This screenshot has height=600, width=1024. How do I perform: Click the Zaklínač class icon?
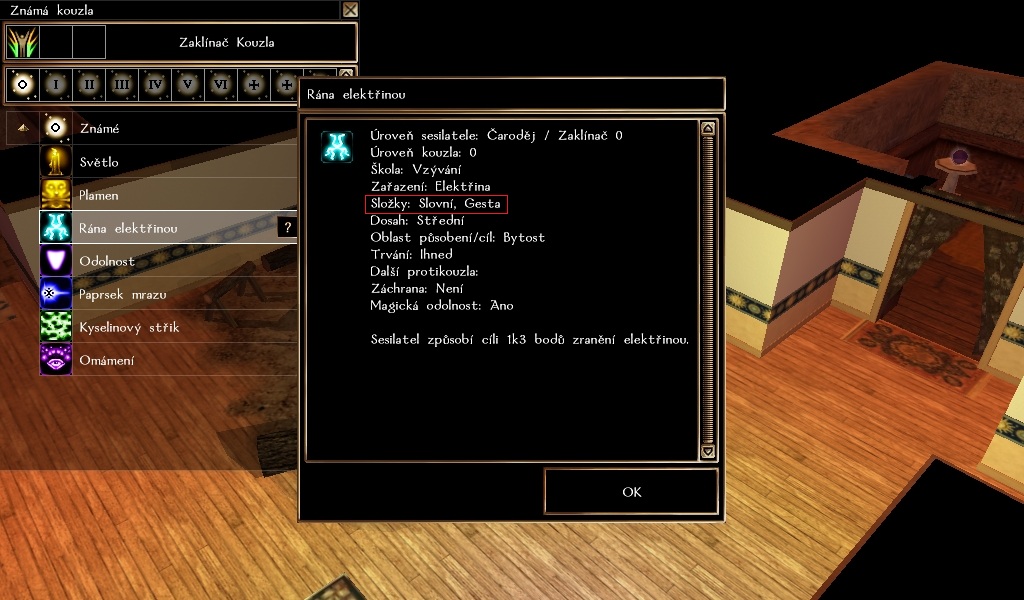(22, 42)
